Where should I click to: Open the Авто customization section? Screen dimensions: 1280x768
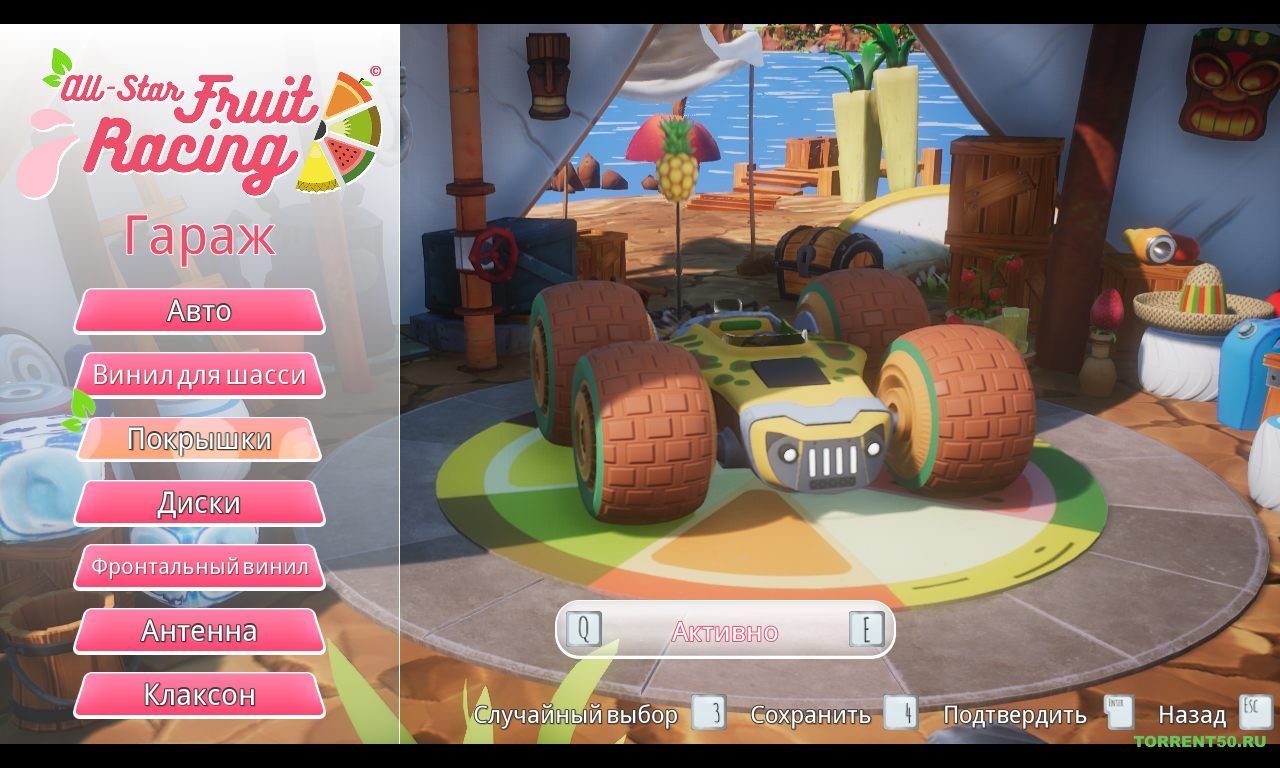click(198, 311)
